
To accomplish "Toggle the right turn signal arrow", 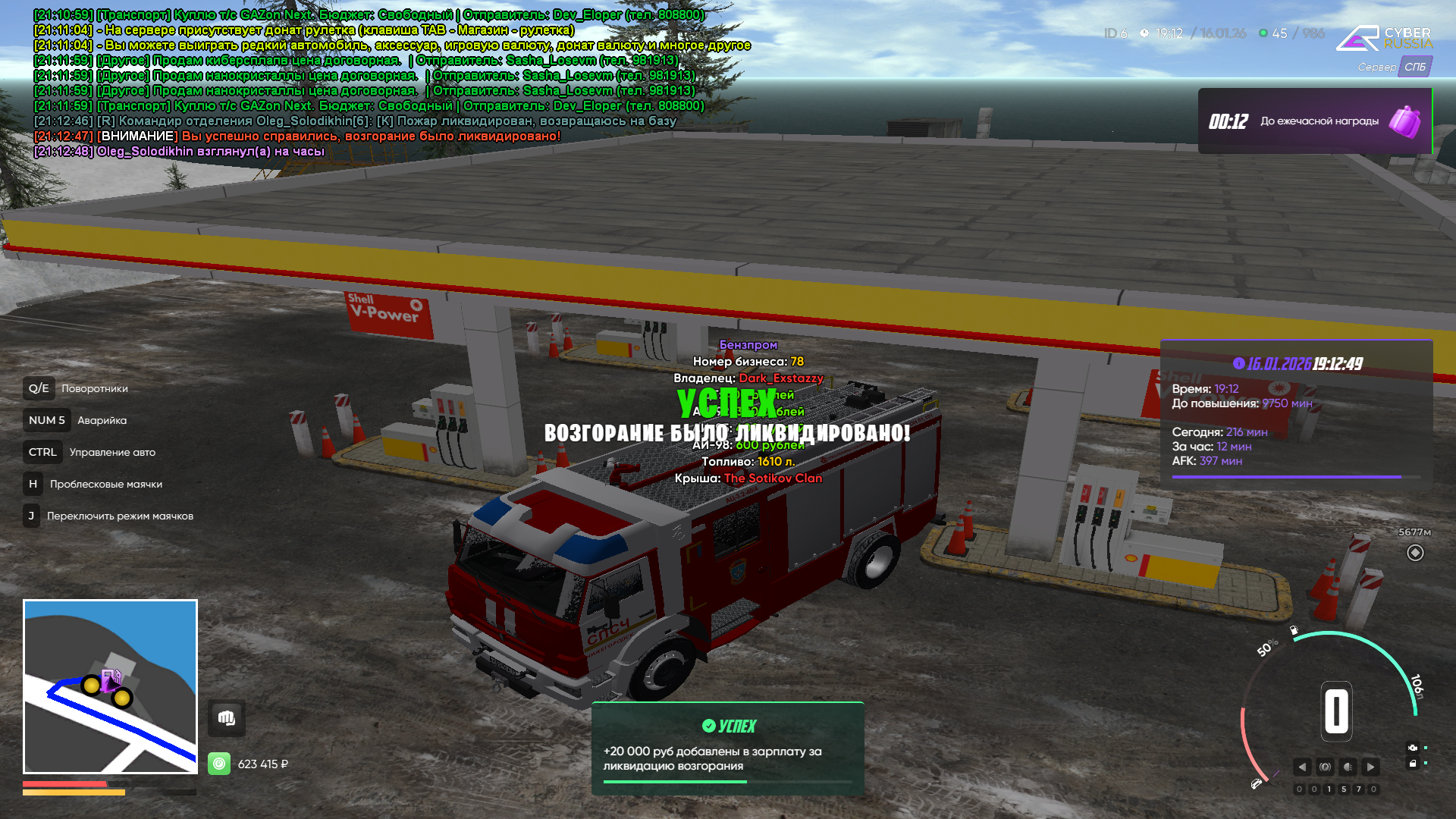I will coord(1370,767).
